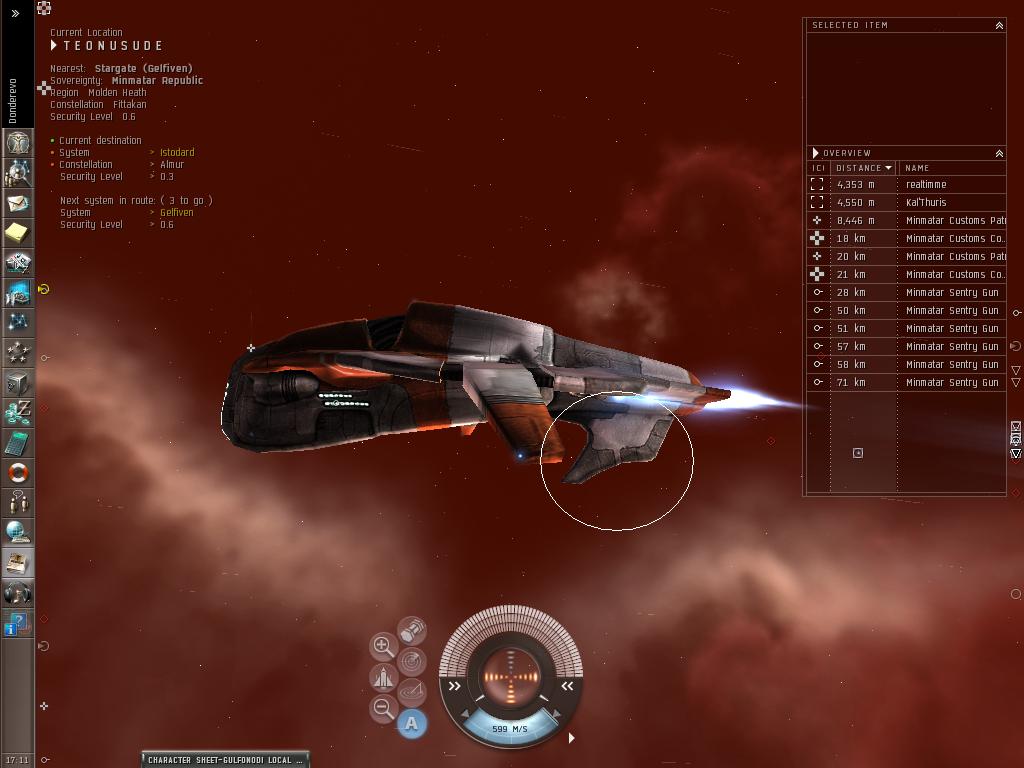This screenshot has height=768, width=1024.
Task: Select realtimme in the overview list
Action: 926,185
